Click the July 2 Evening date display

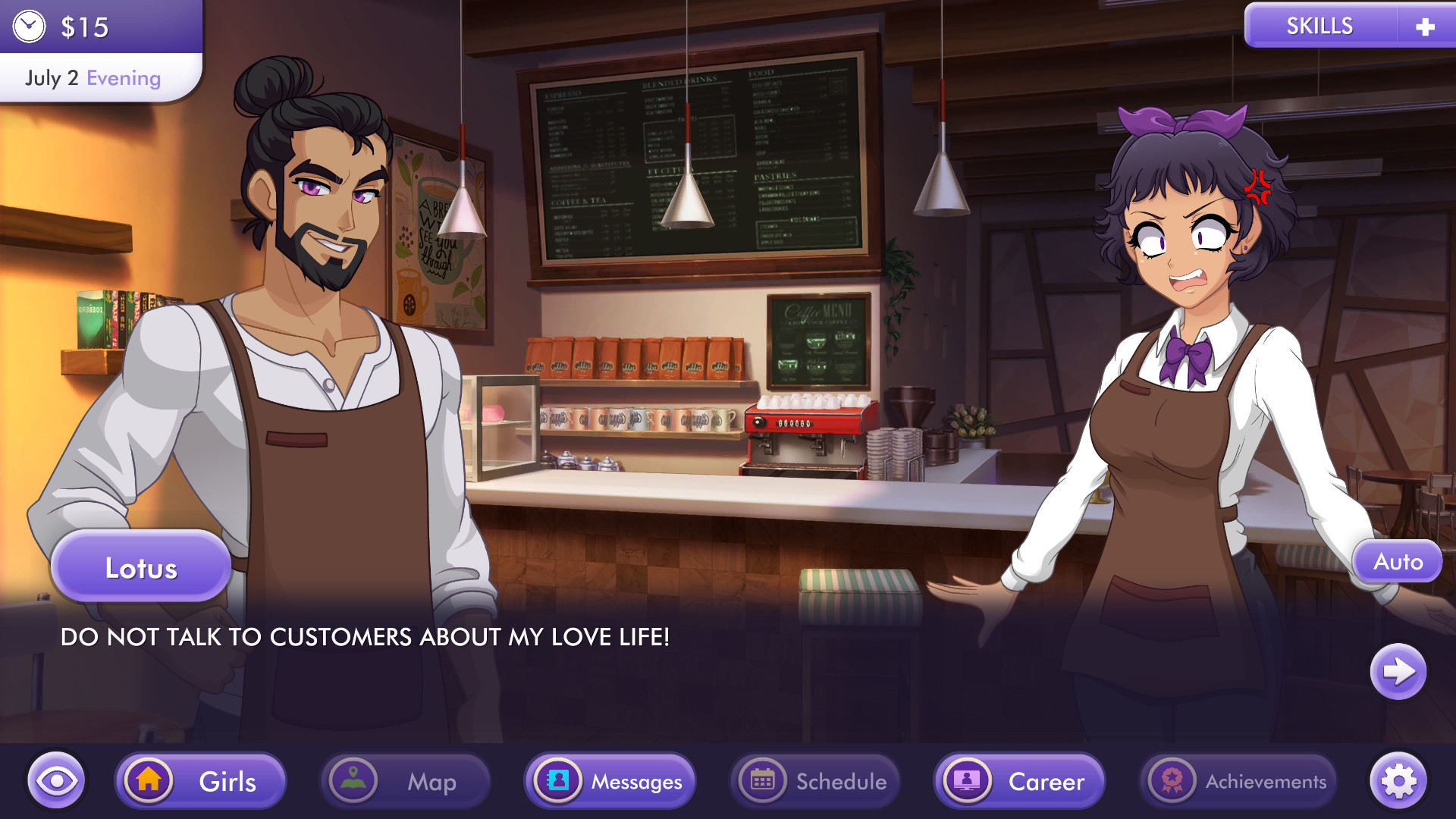[x=91, y=77]
